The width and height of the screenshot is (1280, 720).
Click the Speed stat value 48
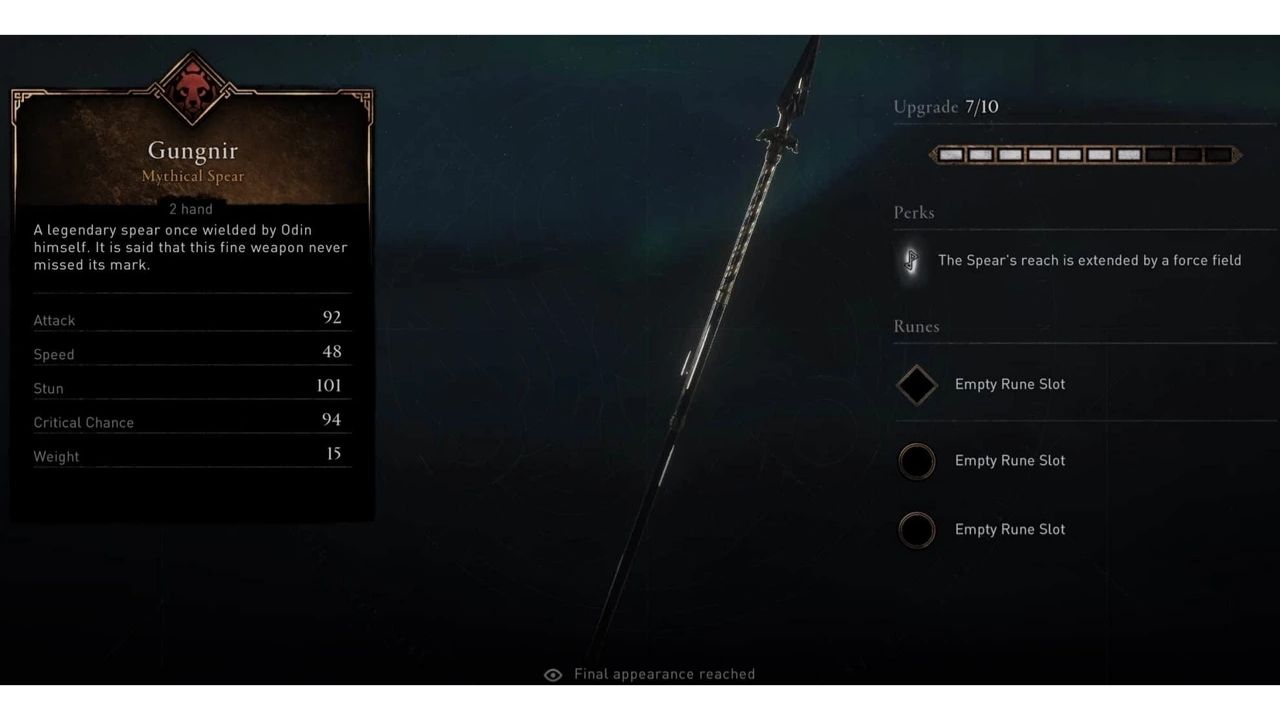(x=333, y=352)
